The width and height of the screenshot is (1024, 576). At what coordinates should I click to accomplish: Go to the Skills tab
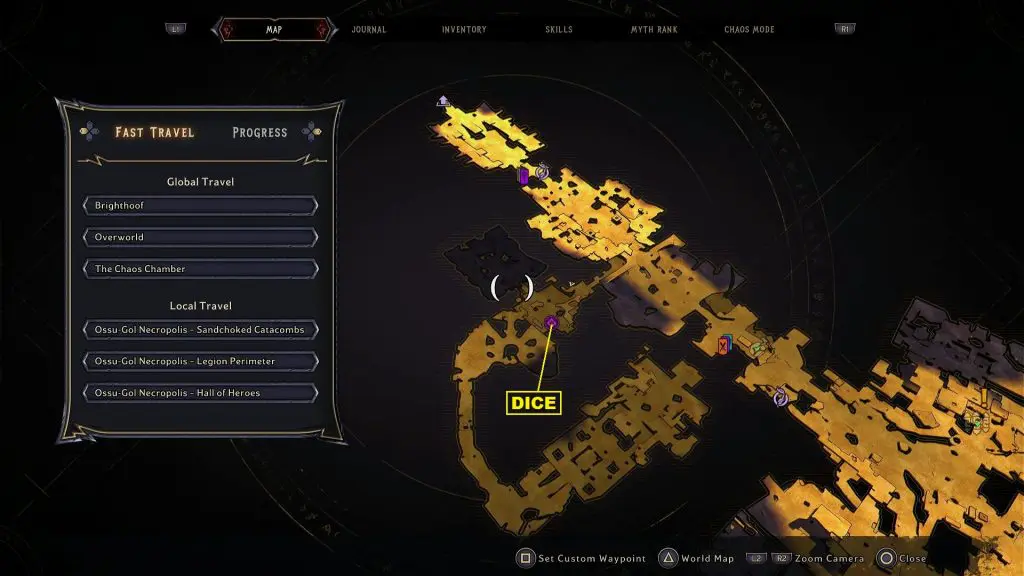(559, 29)
